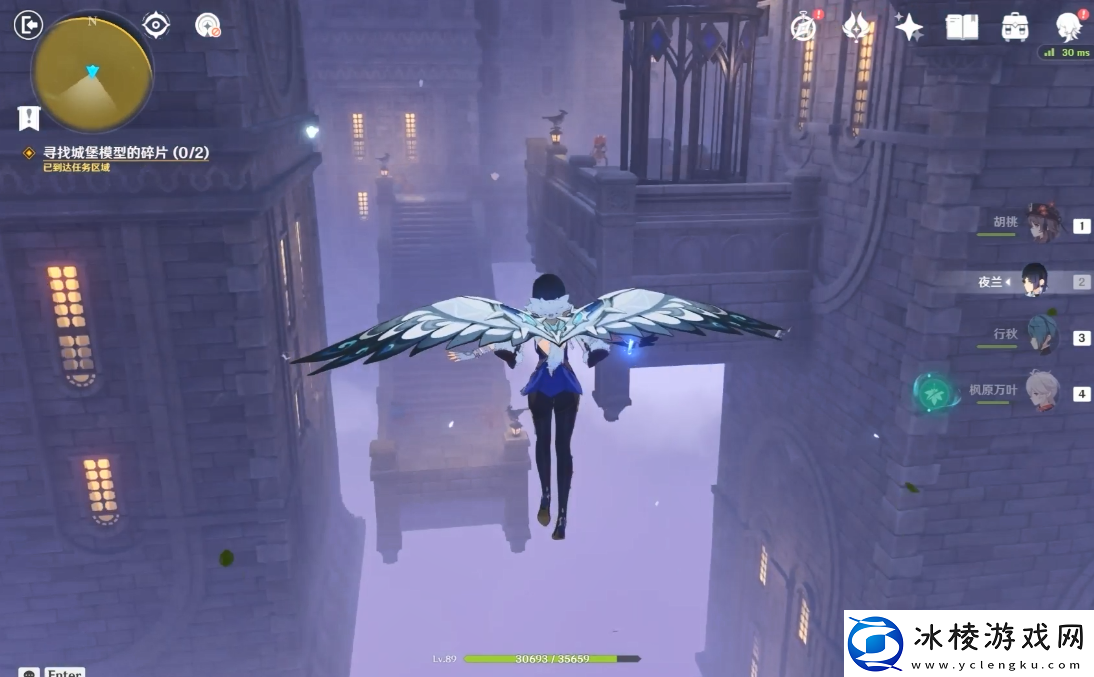Viewport: 1094px width, 677px height.
Task: Open the winged battle pass icon
Action: pyautogui.click(x=856, y=27)
